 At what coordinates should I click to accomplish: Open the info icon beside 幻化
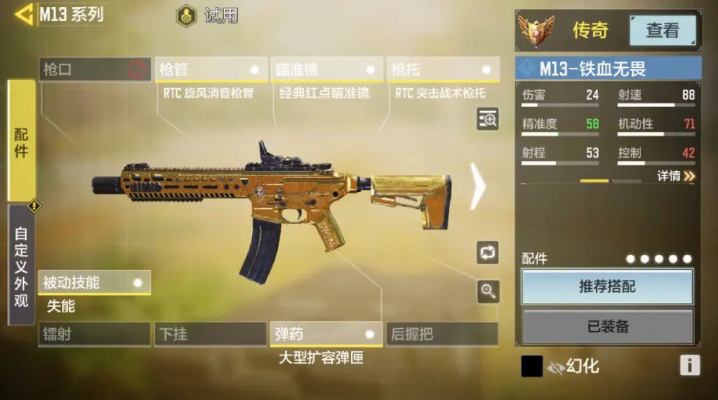pyautogui.click(x=689, y=365)
